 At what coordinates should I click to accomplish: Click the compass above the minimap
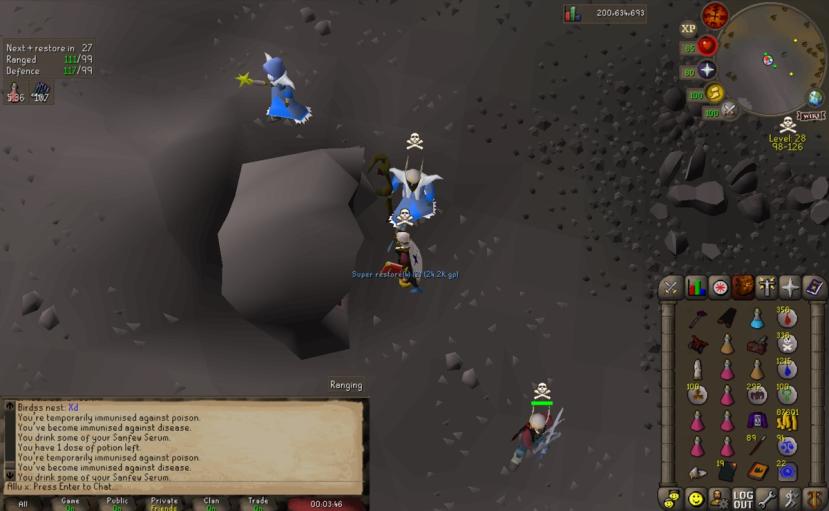(714, 15)
